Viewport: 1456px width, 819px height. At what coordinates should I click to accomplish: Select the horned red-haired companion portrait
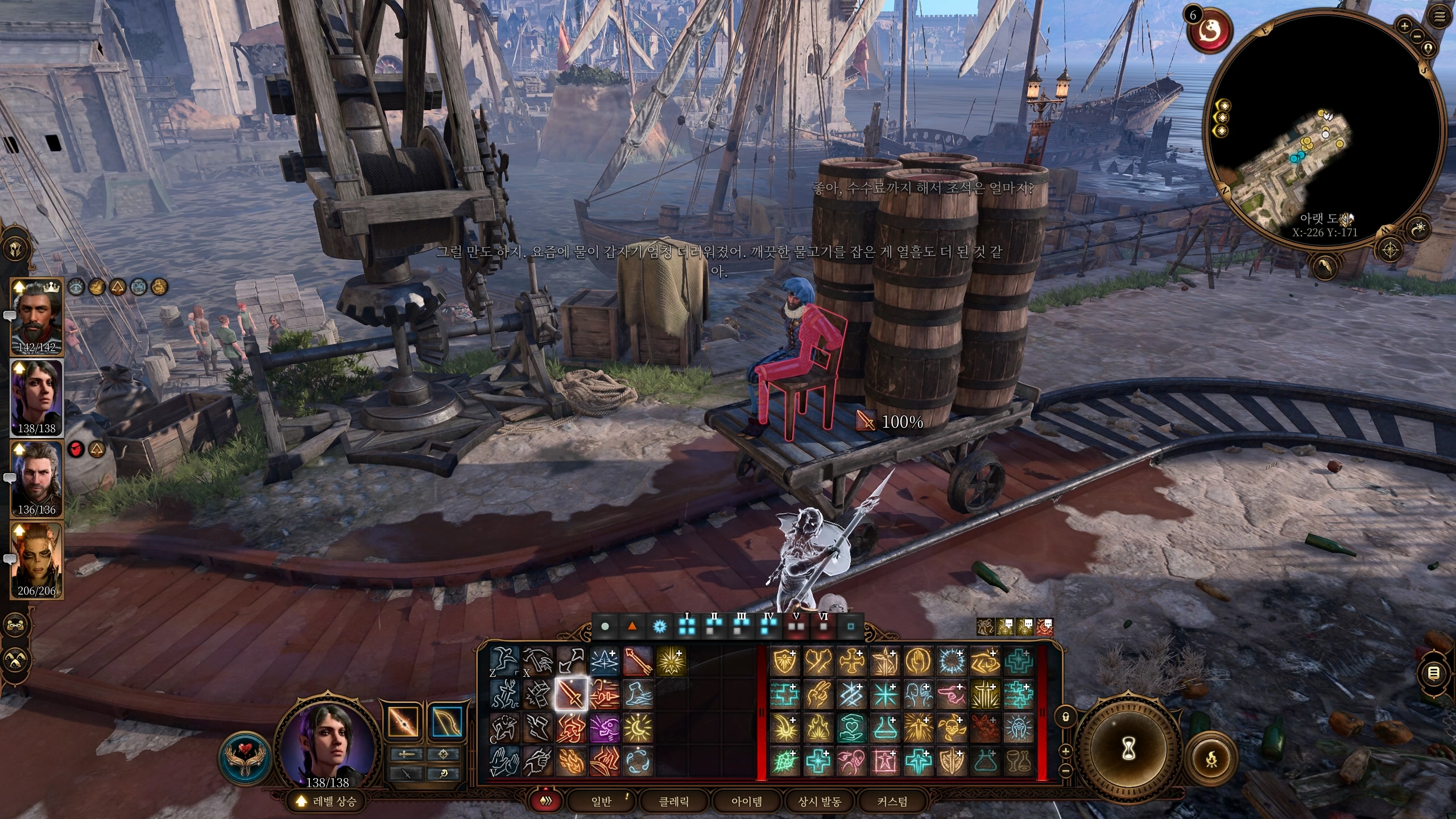[36, 560]
